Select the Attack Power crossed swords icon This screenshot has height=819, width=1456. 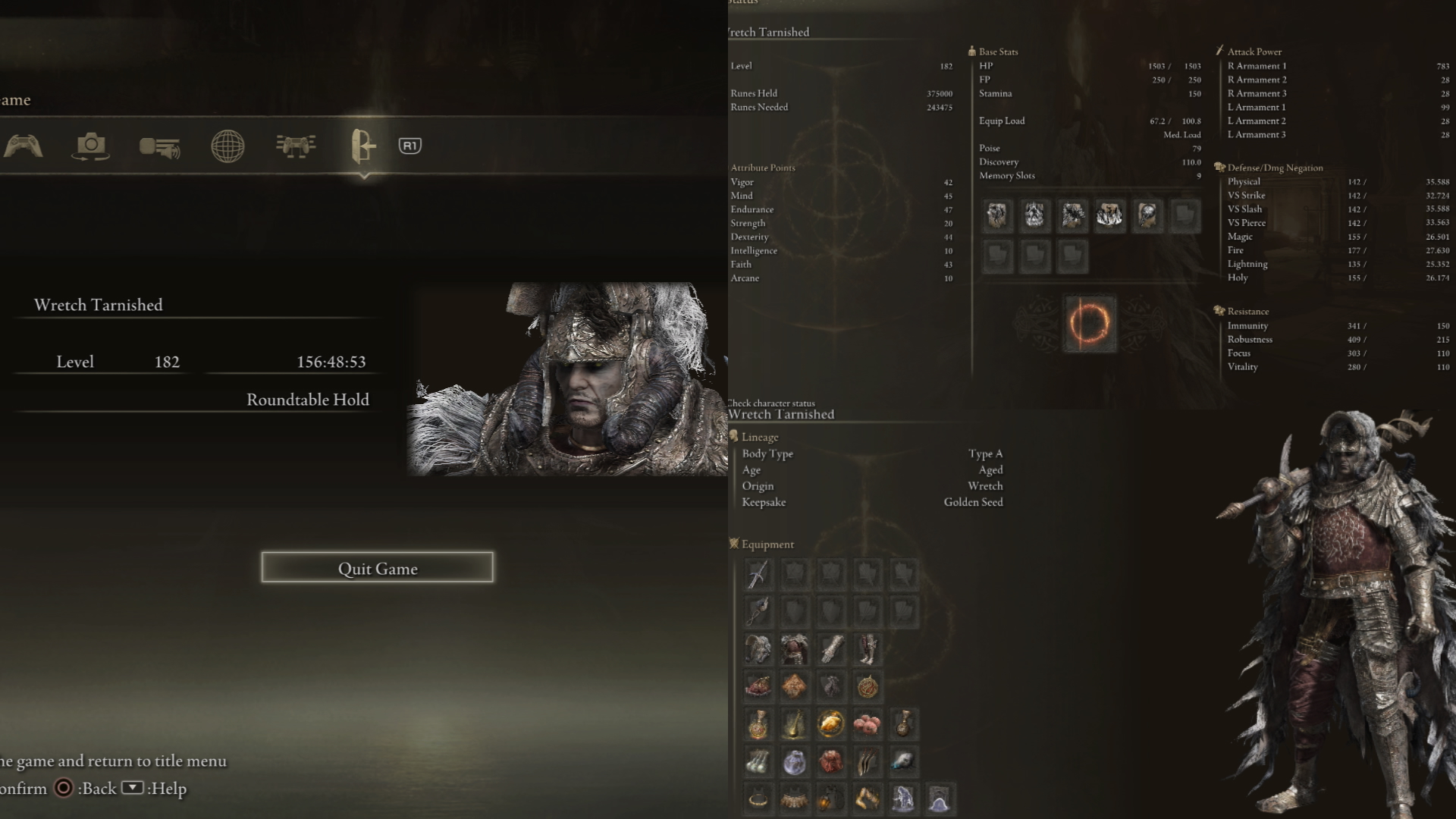(1219, 50)
